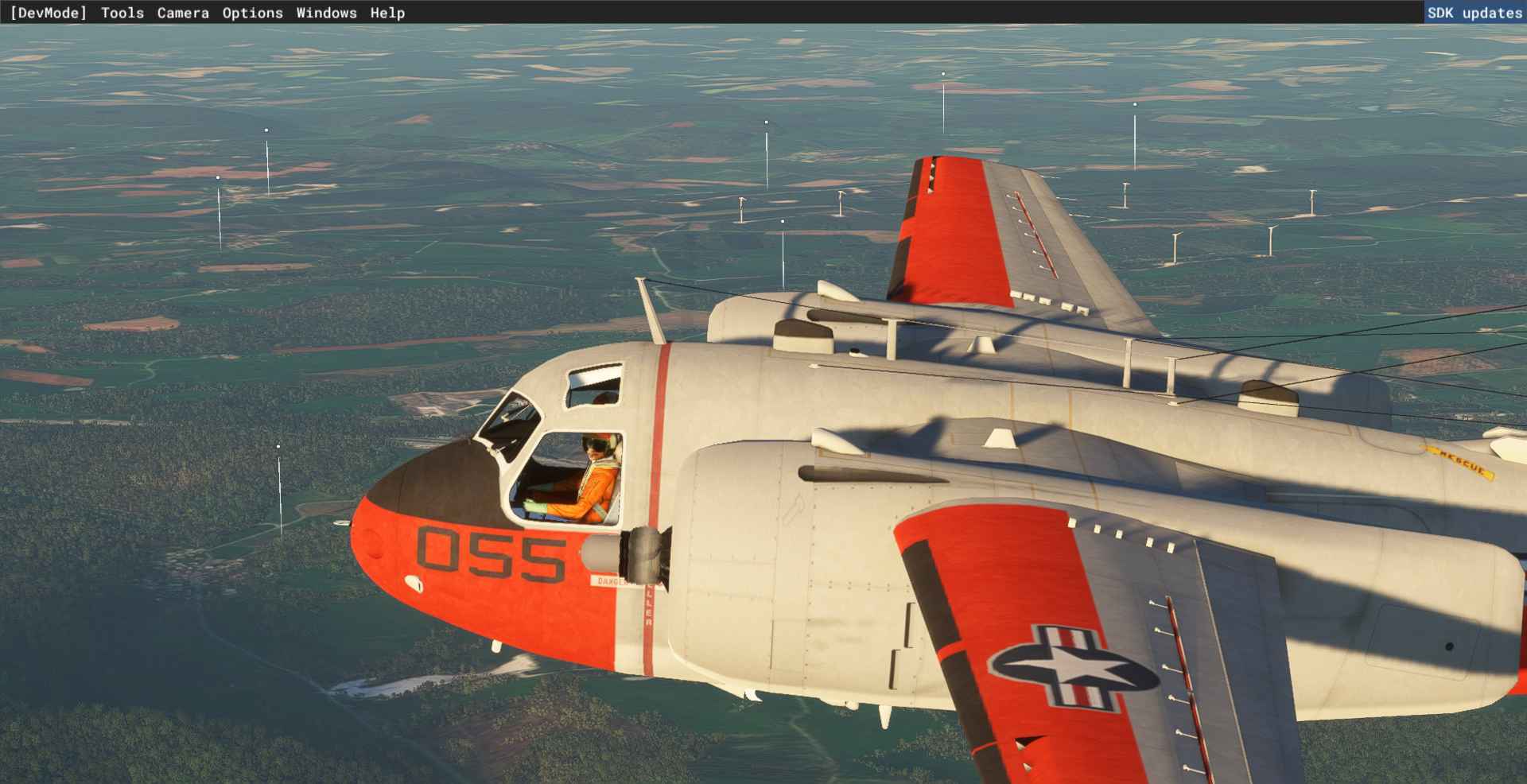Open the Help menu
The height and width of the screenshot is (784, 1527).
[x=387, y=13]
